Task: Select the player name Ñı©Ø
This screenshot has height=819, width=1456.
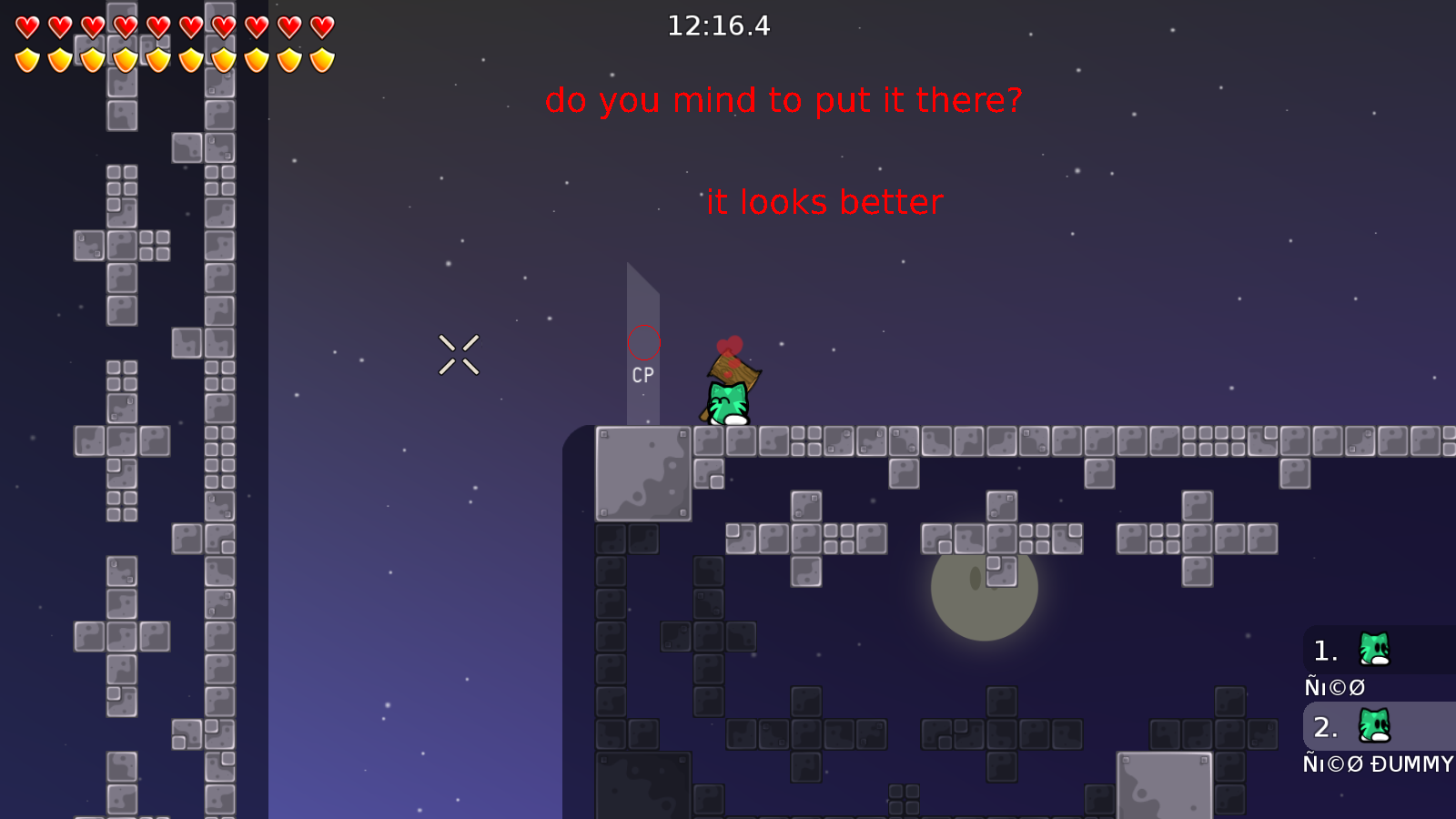Action: pyautogui.click(x=1333, y=687)
